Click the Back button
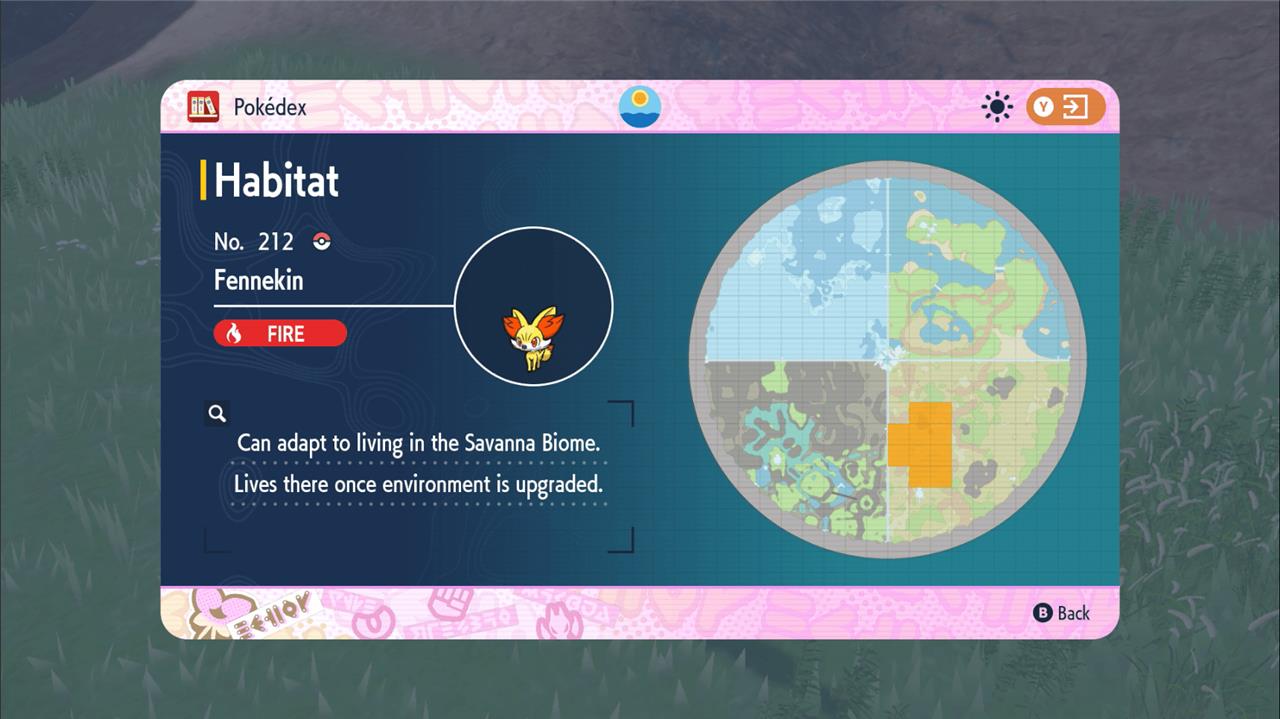The image size is (1280, 719). click(1062, 613)
